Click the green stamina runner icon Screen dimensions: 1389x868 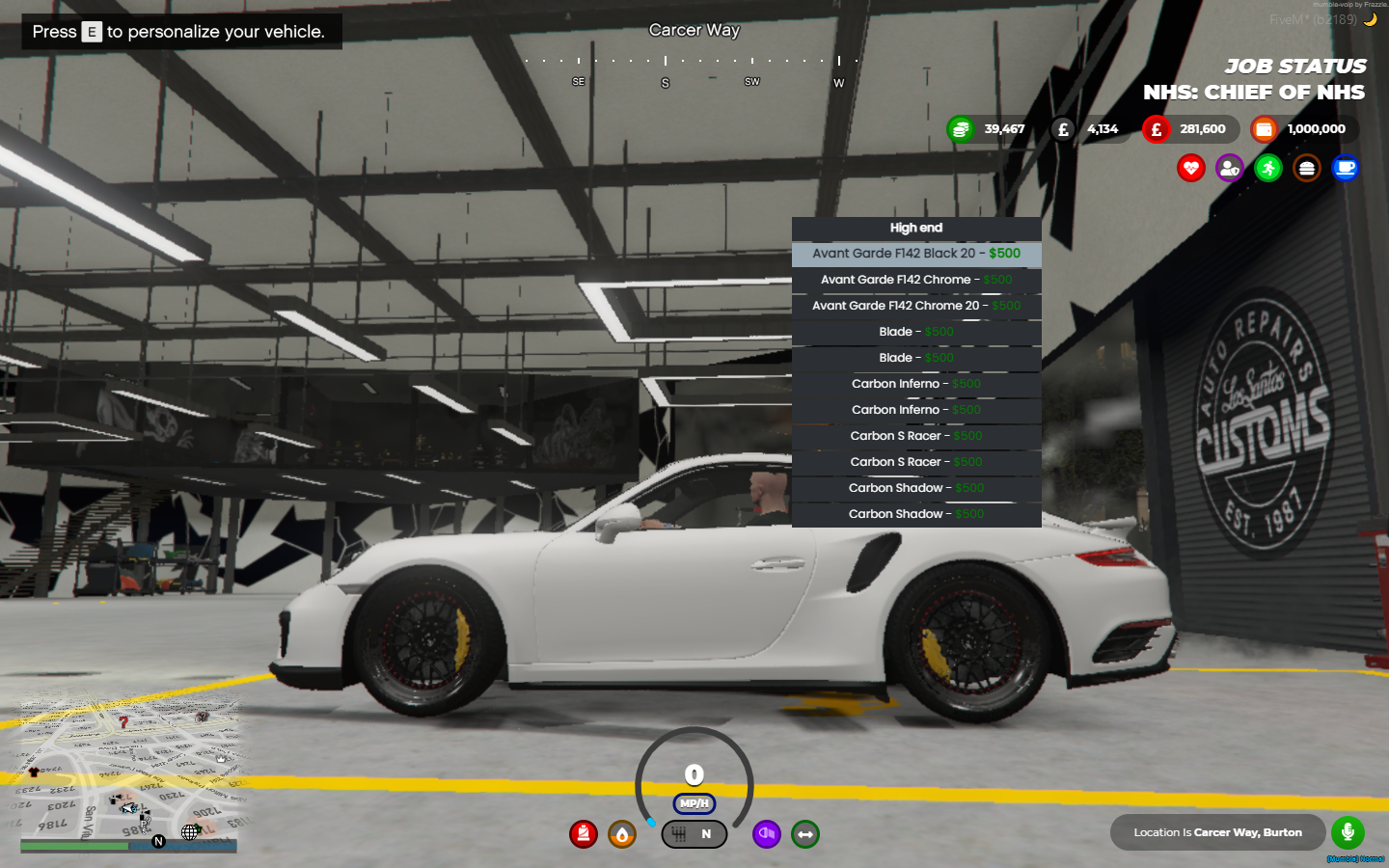pyautogui.click(x=1267, y=168)
